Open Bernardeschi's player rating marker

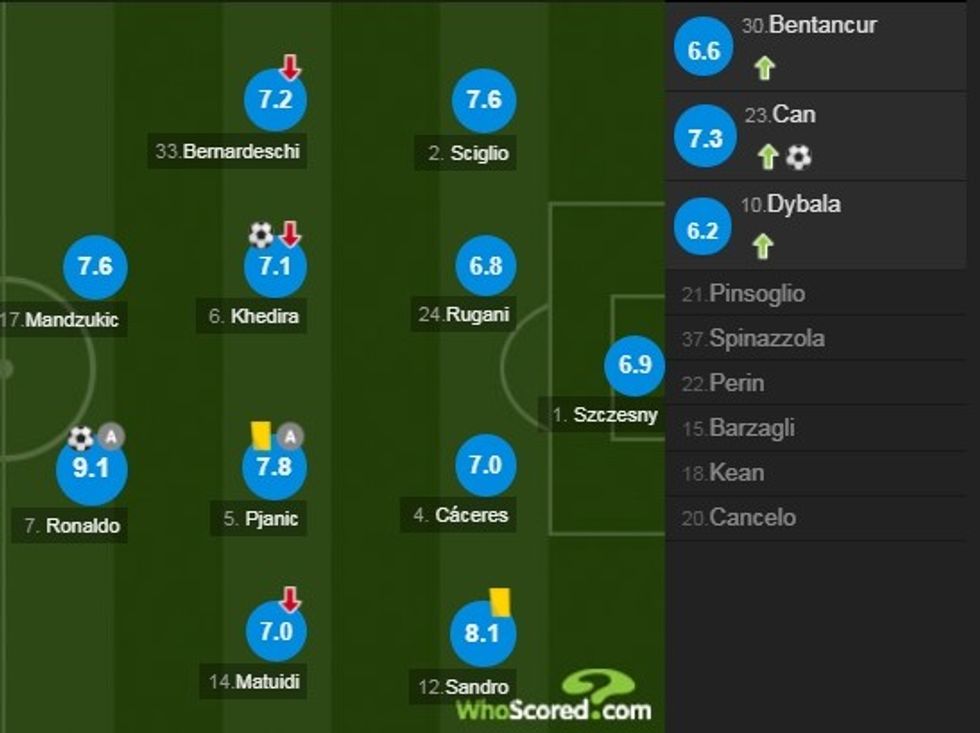coord(275,101)
